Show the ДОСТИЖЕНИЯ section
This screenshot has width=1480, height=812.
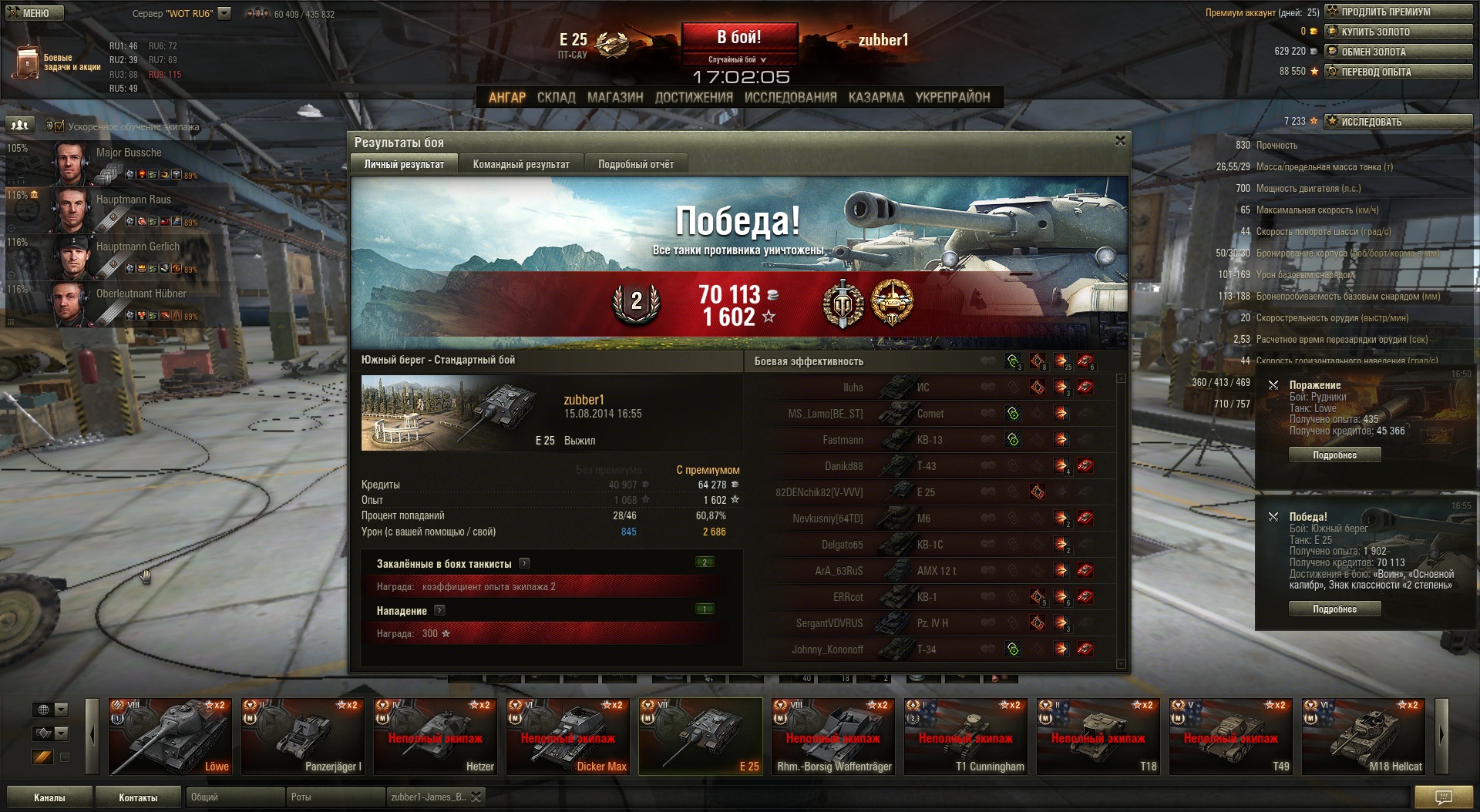(694, 98)
